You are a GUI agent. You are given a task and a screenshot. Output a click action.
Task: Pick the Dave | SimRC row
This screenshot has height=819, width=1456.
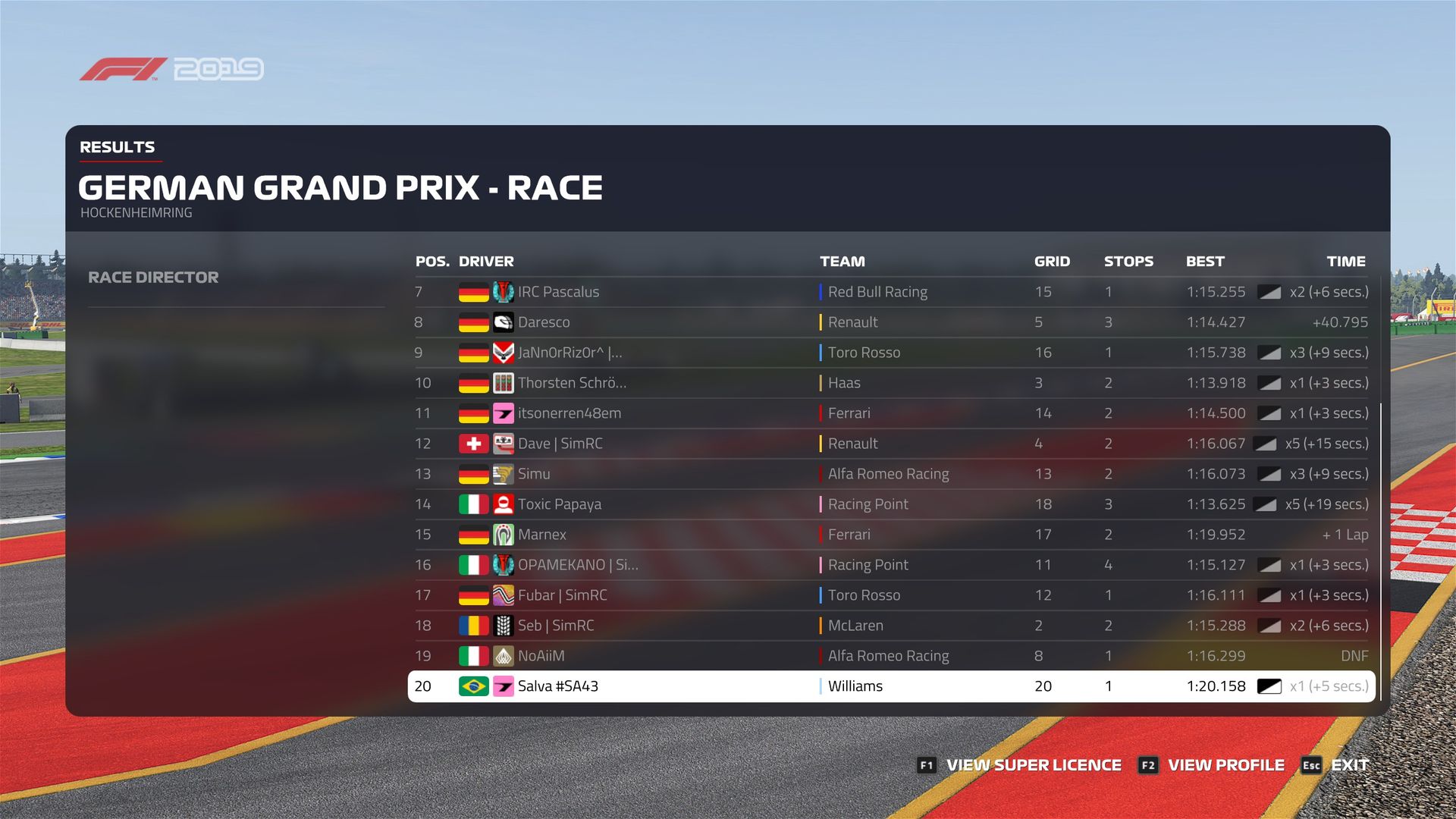pyautogui.click(x=891, y=444)
